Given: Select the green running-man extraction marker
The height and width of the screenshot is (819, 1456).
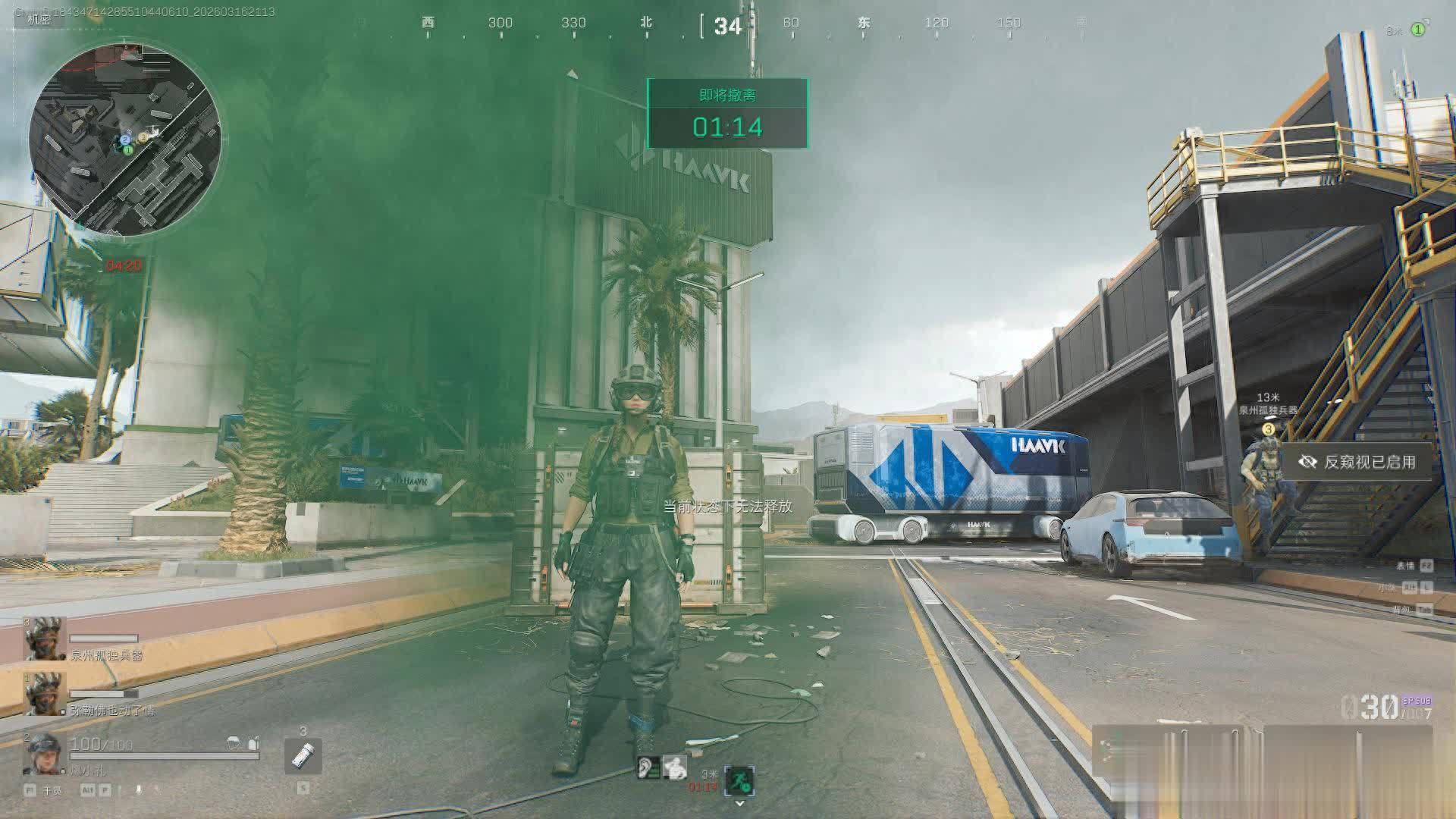Looking at the screenshot, I should coord(739,780).
